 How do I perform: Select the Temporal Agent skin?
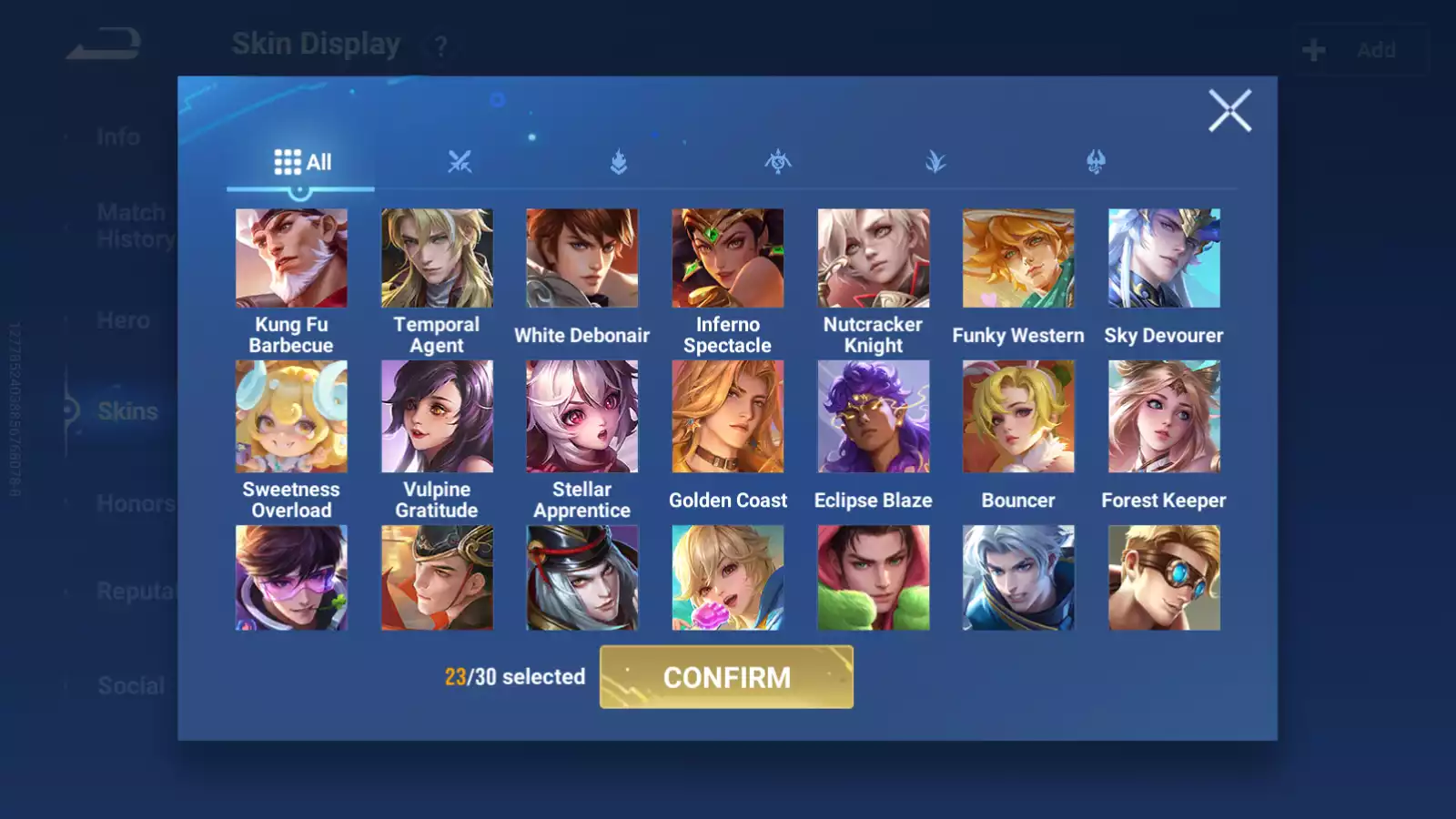pos(437,258)
